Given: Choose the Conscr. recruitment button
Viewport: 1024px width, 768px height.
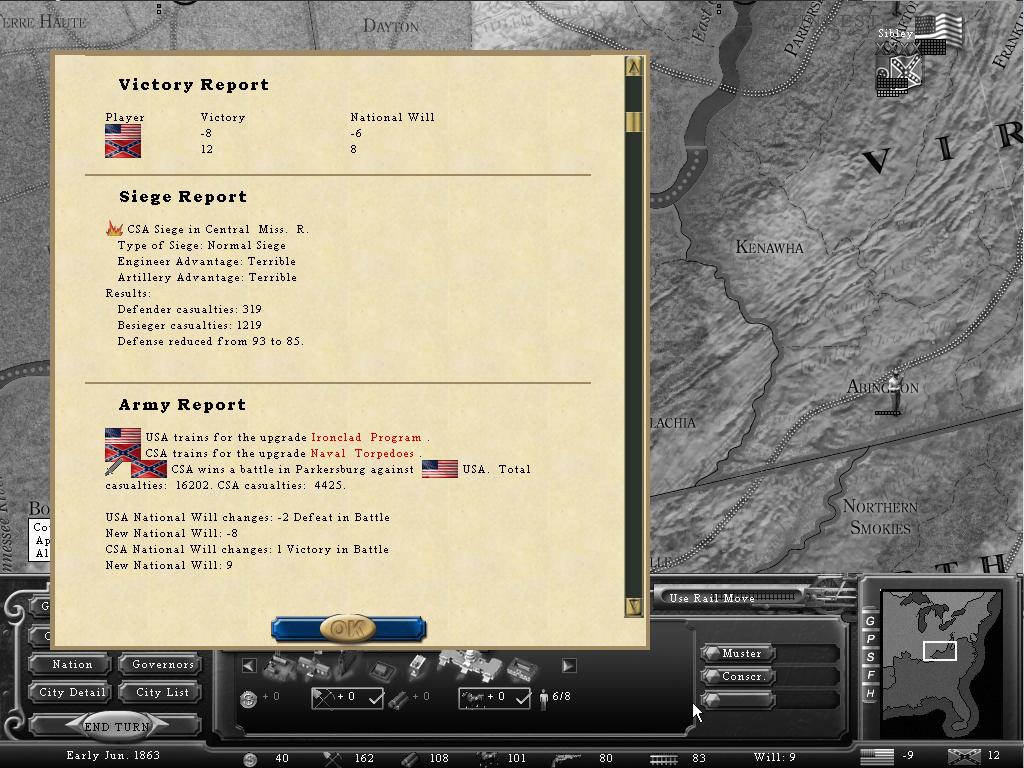Looking at the screenshot, I should (x=741, y=676).
